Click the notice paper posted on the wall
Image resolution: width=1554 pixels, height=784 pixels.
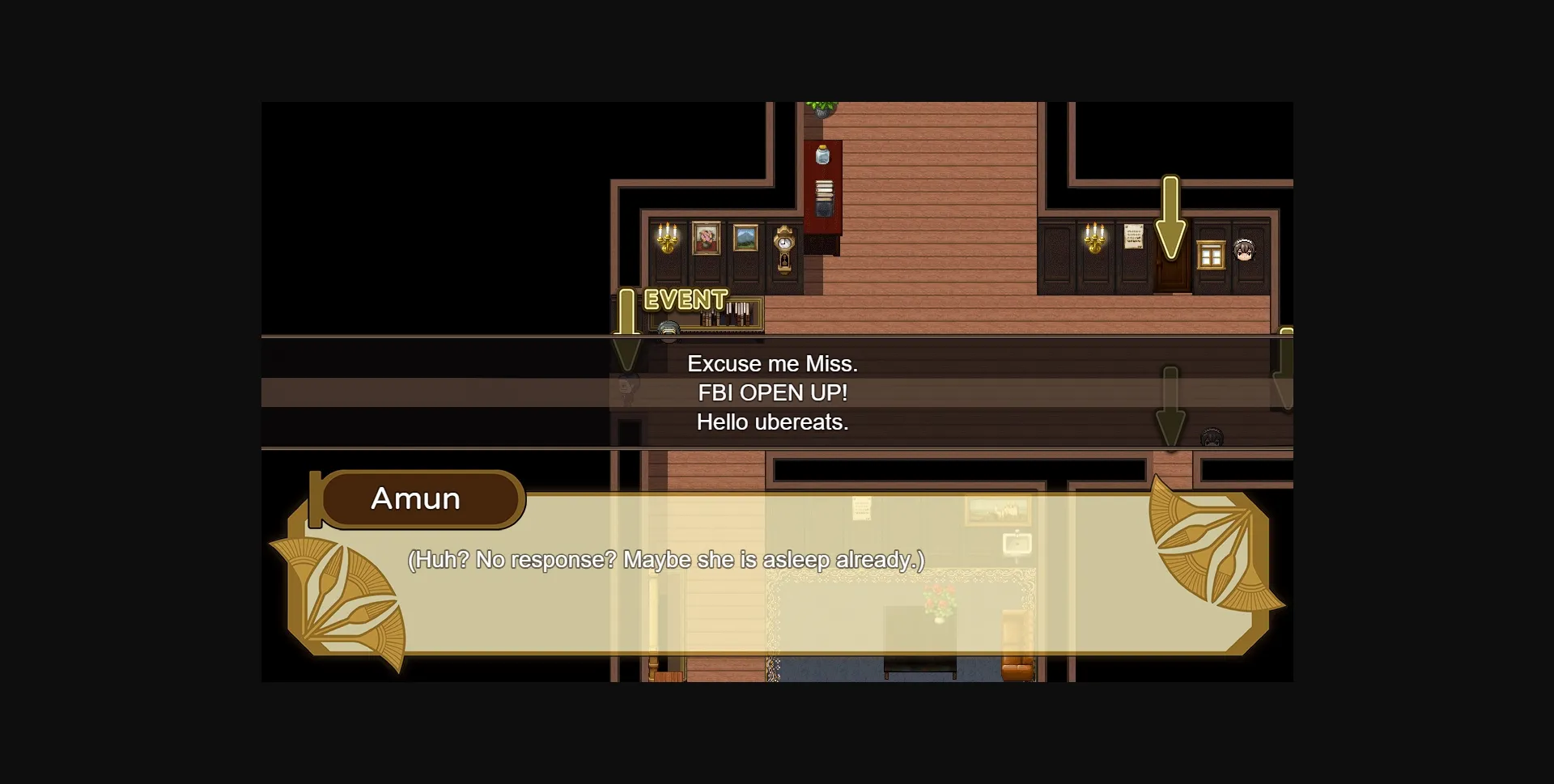[x=1132, y=237]
